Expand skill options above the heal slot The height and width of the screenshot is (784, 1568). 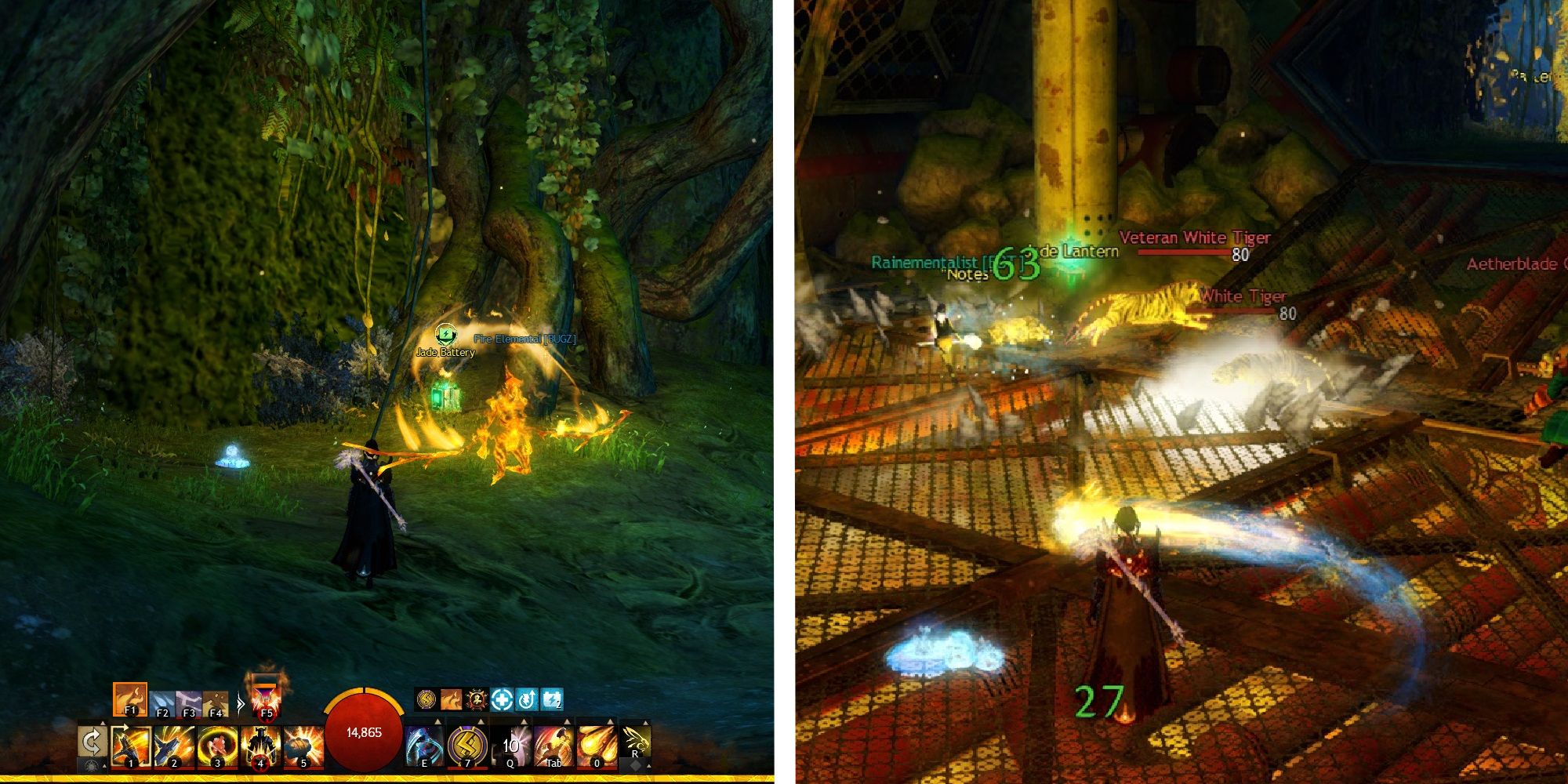click(437, 720)
